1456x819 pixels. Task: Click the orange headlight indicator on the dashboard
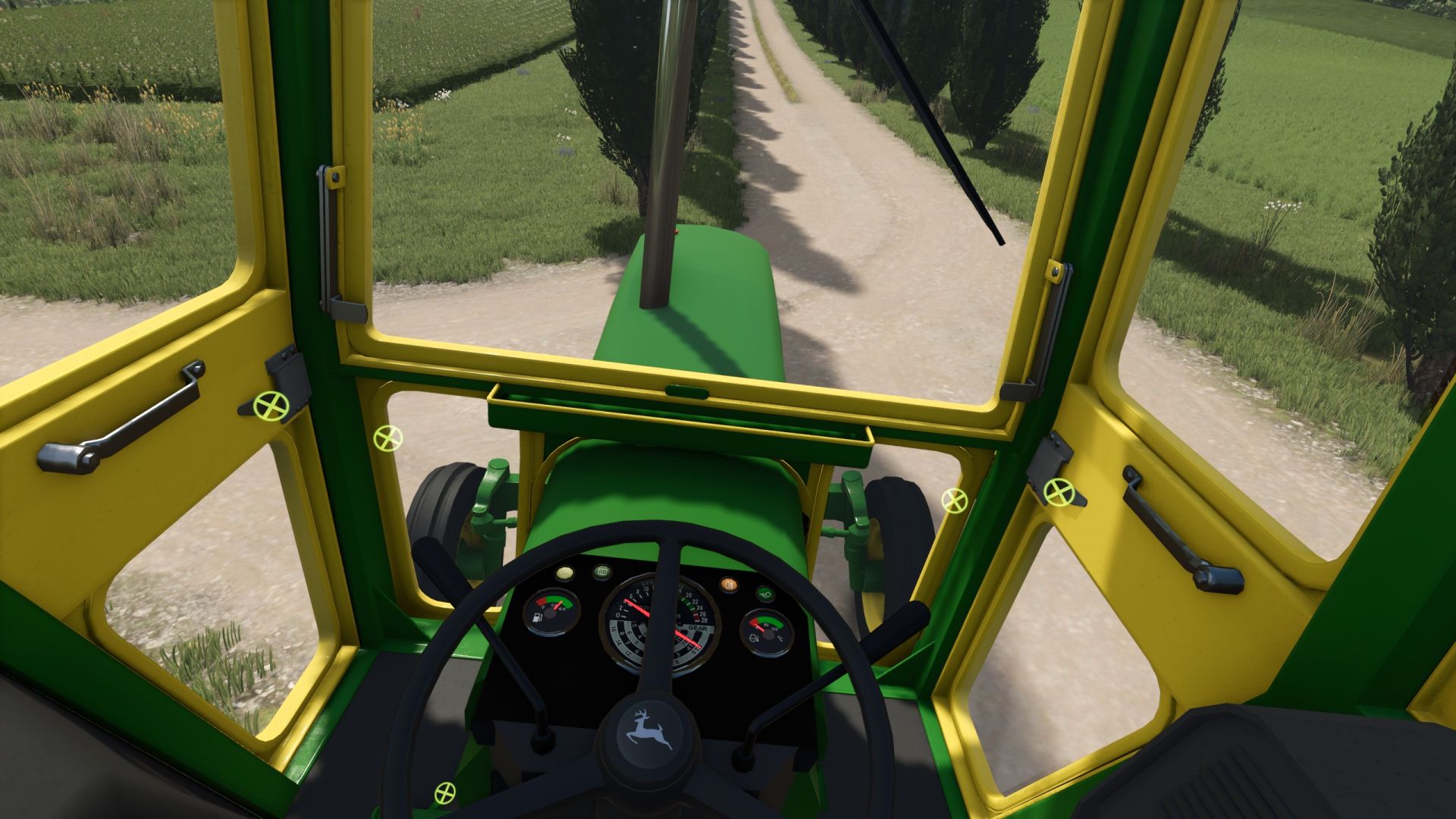(728, 584)
